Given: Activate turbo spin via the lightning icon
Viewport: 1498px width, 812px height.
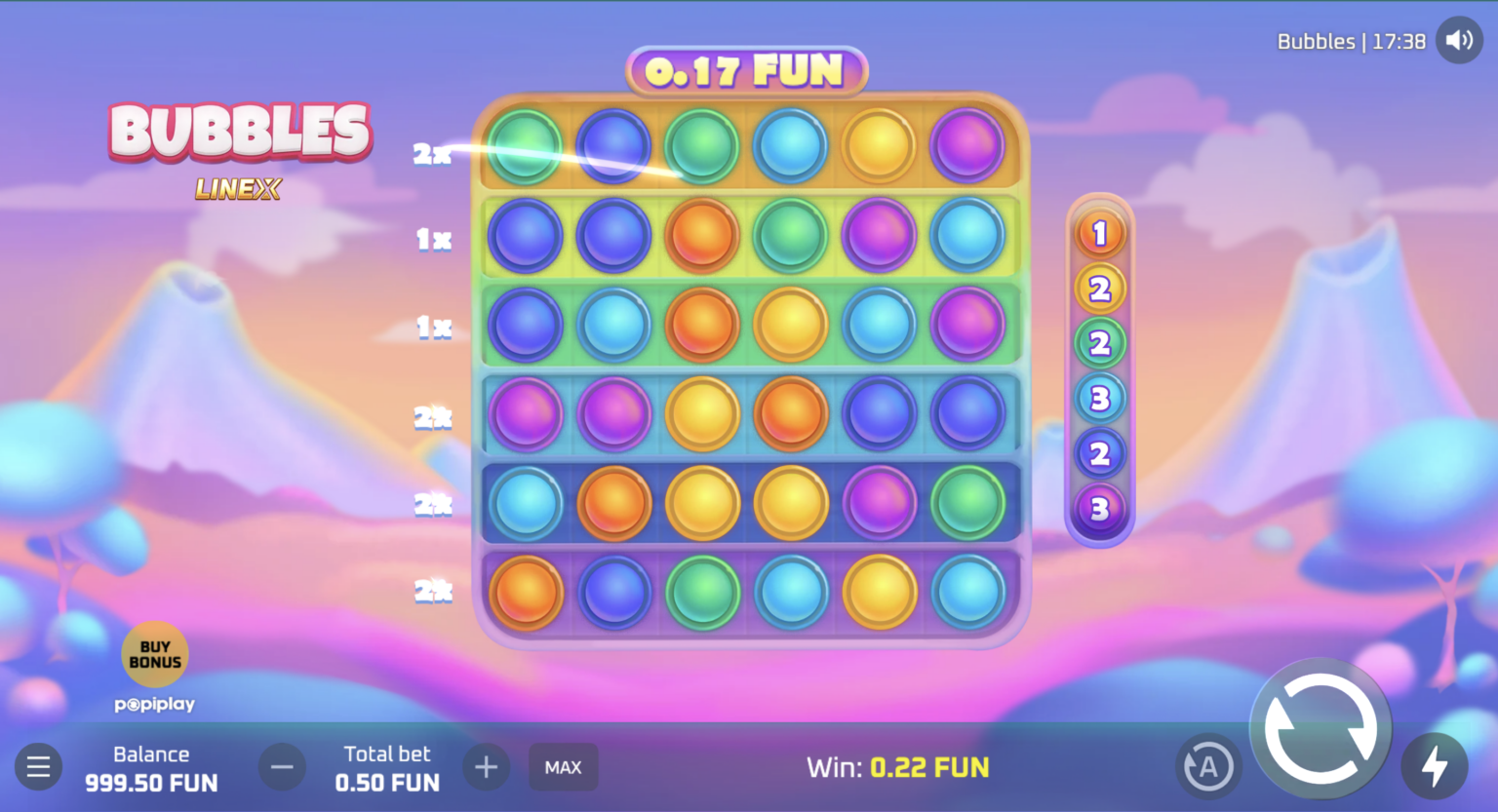Looking at the screenshot, I should click(x=1435, y=766).
